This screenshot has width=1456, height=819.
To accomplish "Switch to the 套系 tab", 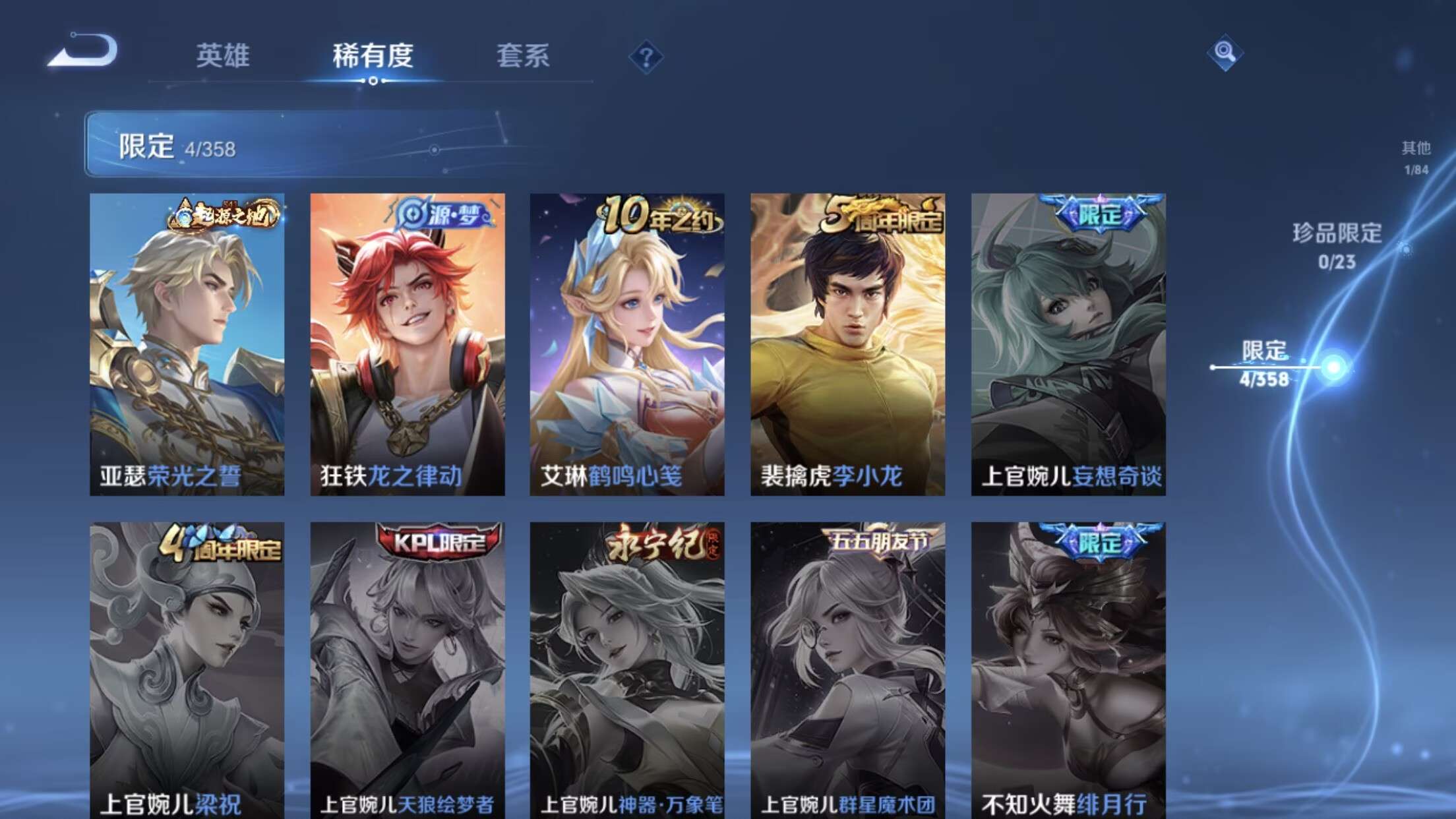I will pos(525,58).
